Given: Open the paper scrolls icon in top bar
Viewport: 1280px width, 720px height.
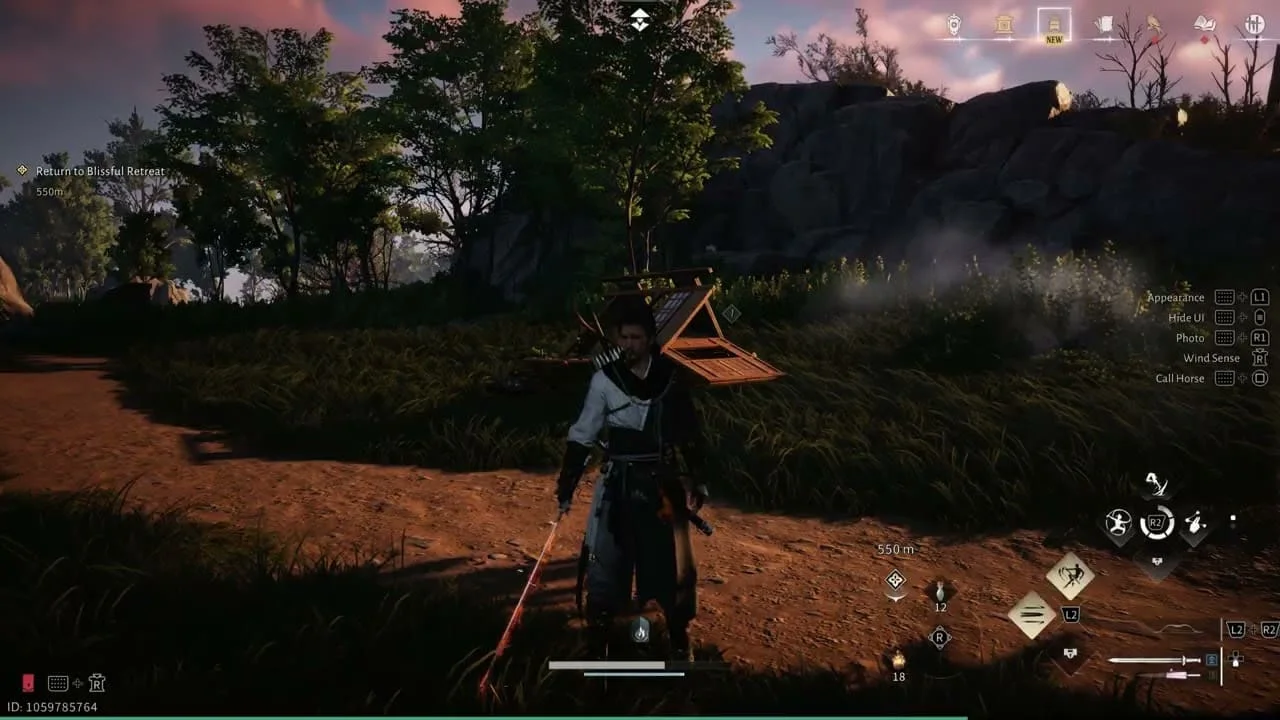Looking at the screenshot, I should pos(1104,25).
